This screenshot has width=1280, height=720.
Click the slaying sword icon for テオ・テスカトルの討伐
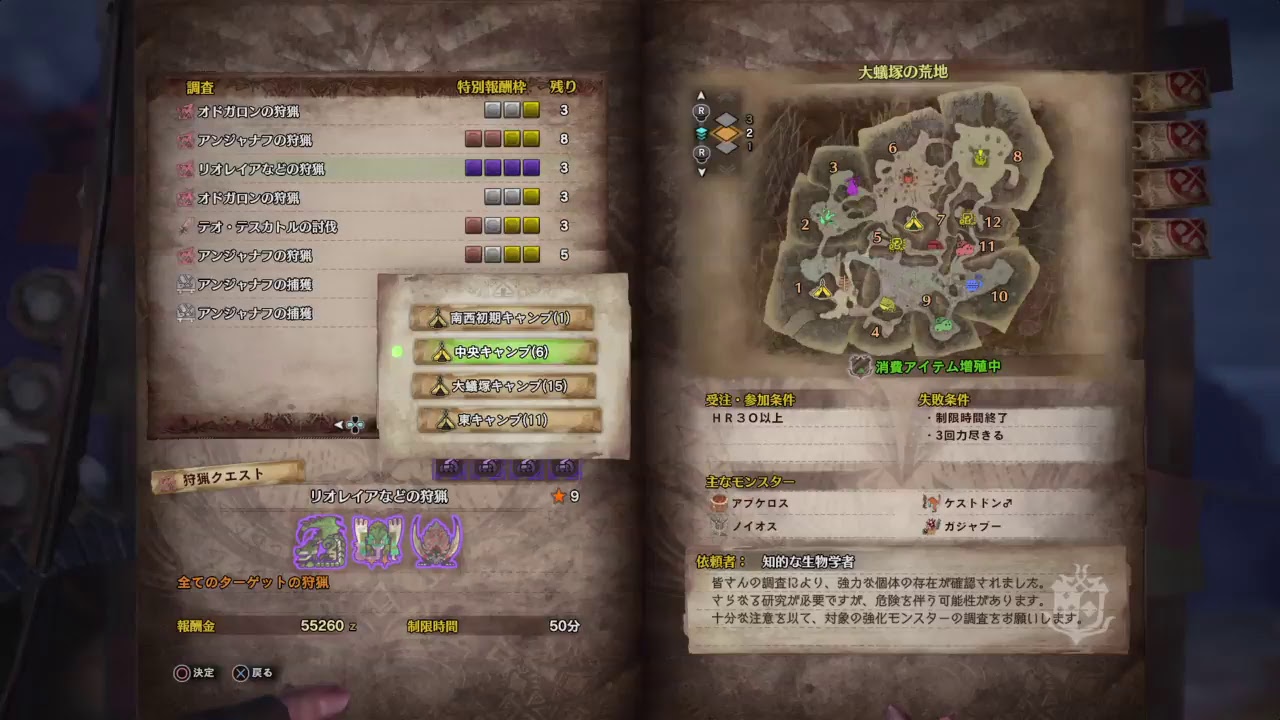(183, 227)
